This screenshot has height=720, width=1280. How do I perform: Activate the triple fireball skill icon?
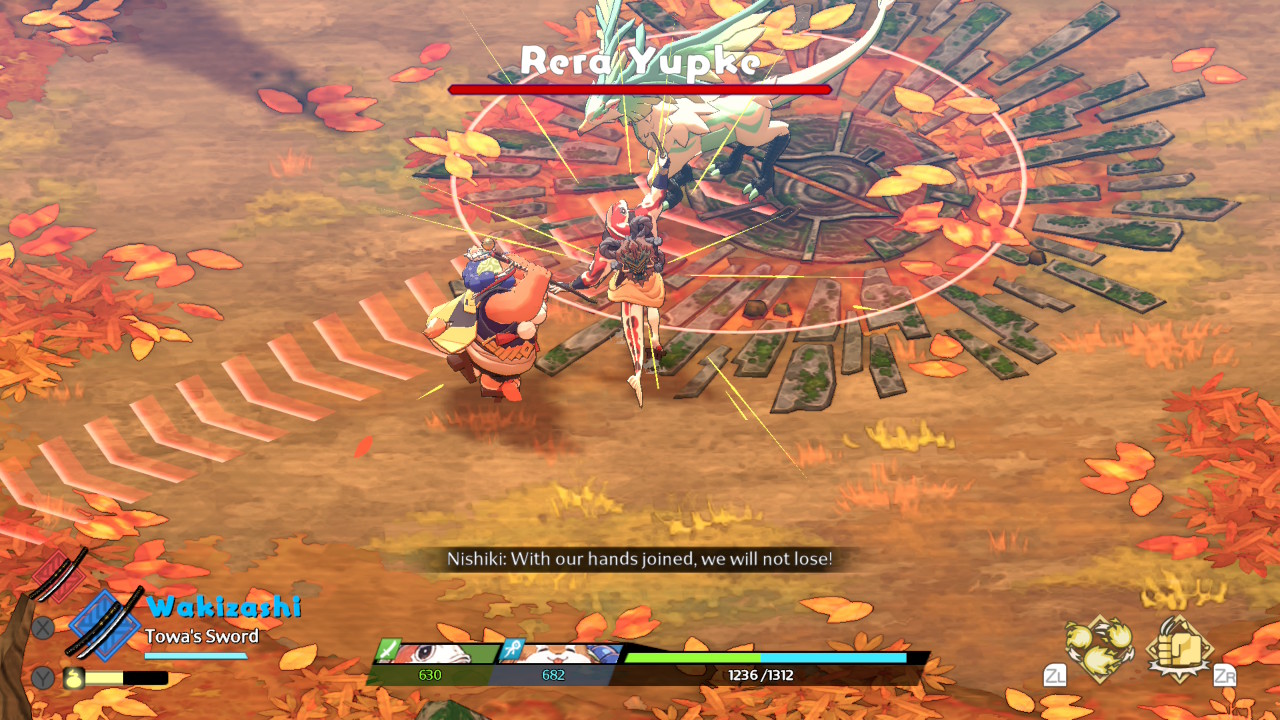point(1099,646)
